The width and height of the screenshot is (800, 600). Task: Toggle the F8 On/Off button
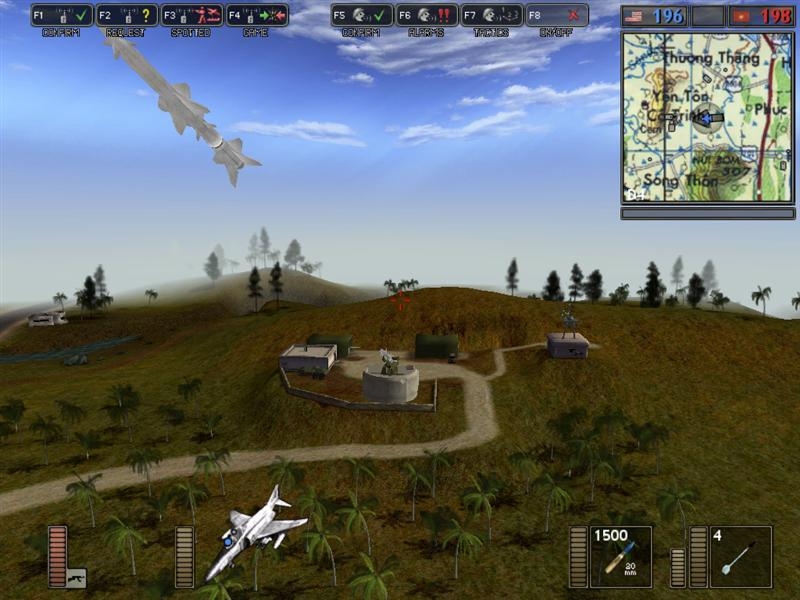[557, 16]
